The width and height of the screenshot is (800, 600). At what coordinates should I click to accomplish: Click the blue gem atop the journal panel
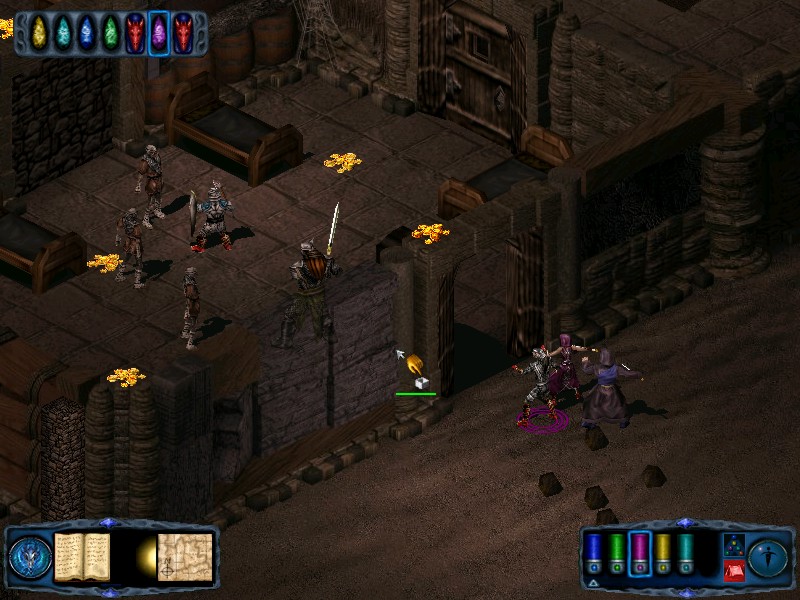[x=110, y=523]
